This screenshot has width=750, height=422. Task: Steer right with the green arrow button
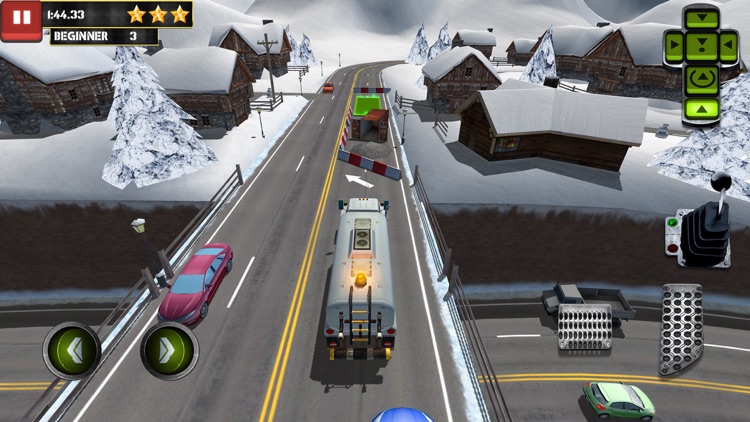(x=169, y=351)
